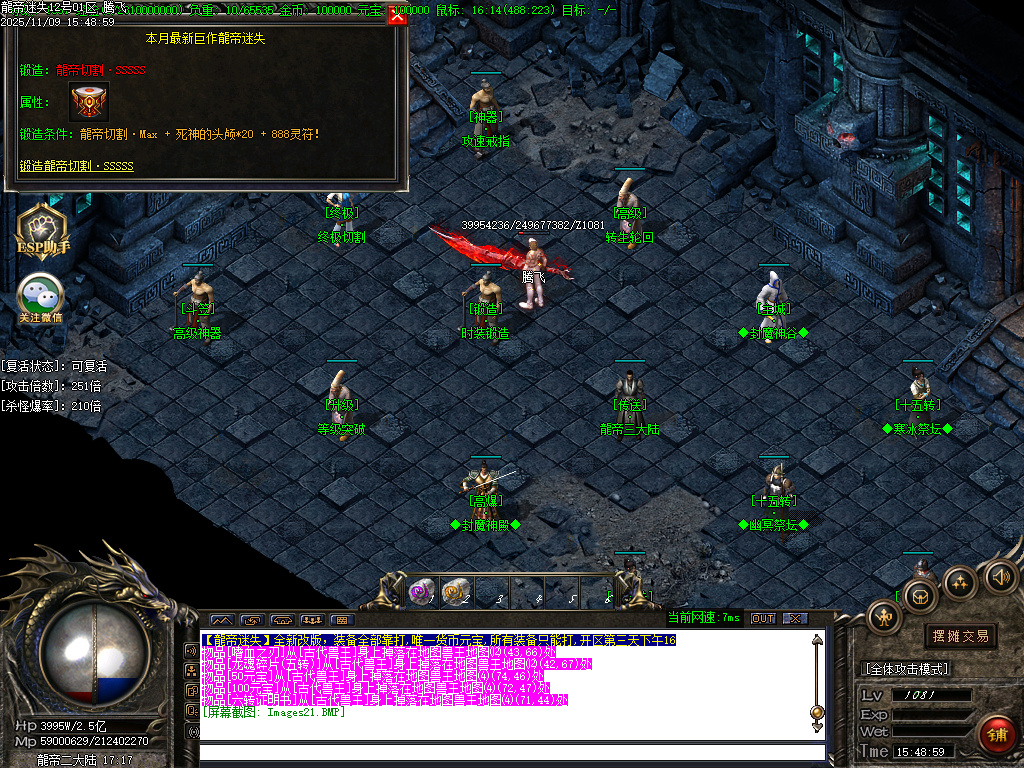Click the OUT button above the chat
Image resolution: width=1024 pixels, height=768 pixels.
[763, 618]
